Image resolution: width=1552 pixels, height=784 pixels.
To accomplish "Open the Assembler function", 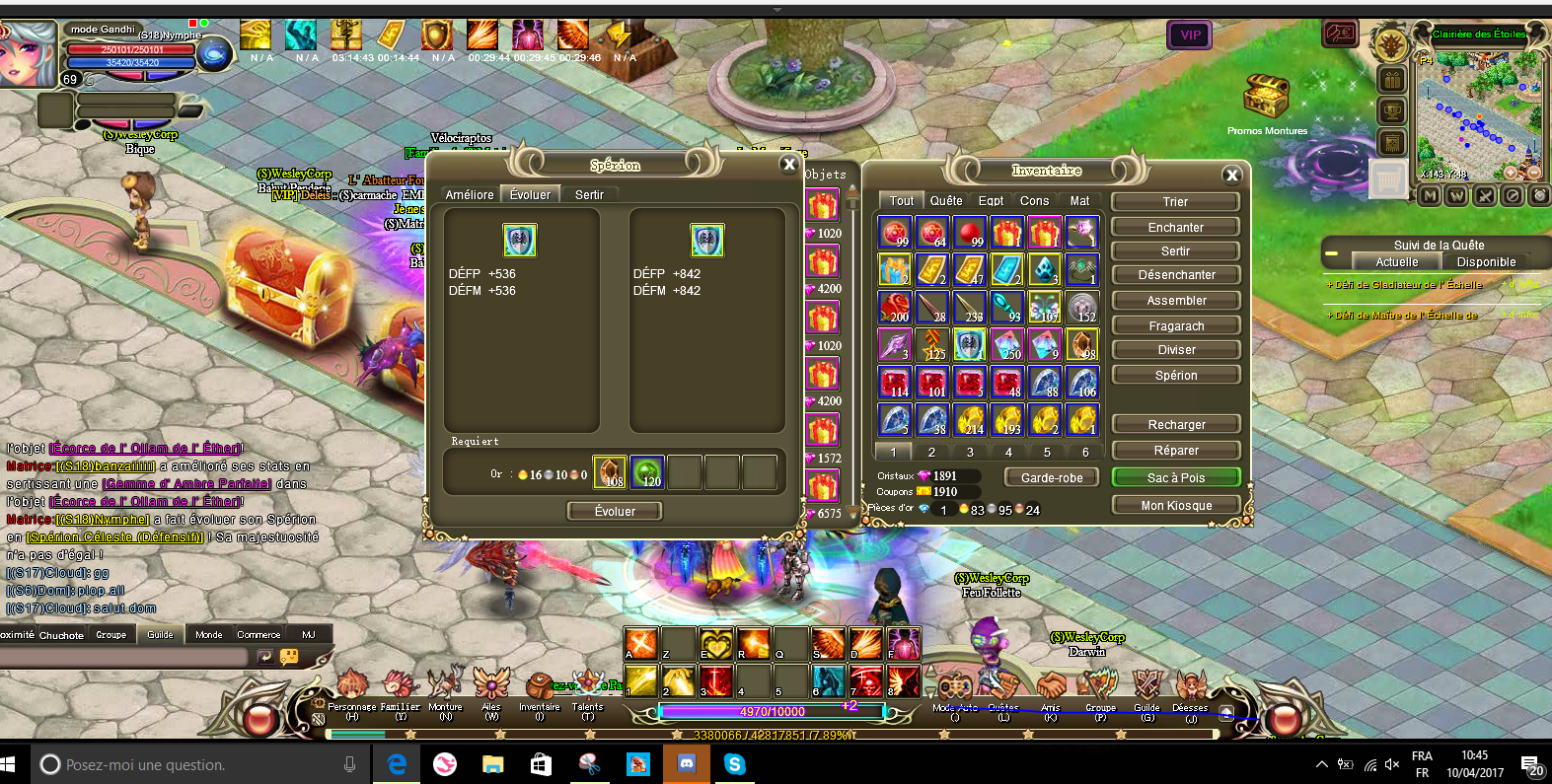I will click(x=1175, y=301).
